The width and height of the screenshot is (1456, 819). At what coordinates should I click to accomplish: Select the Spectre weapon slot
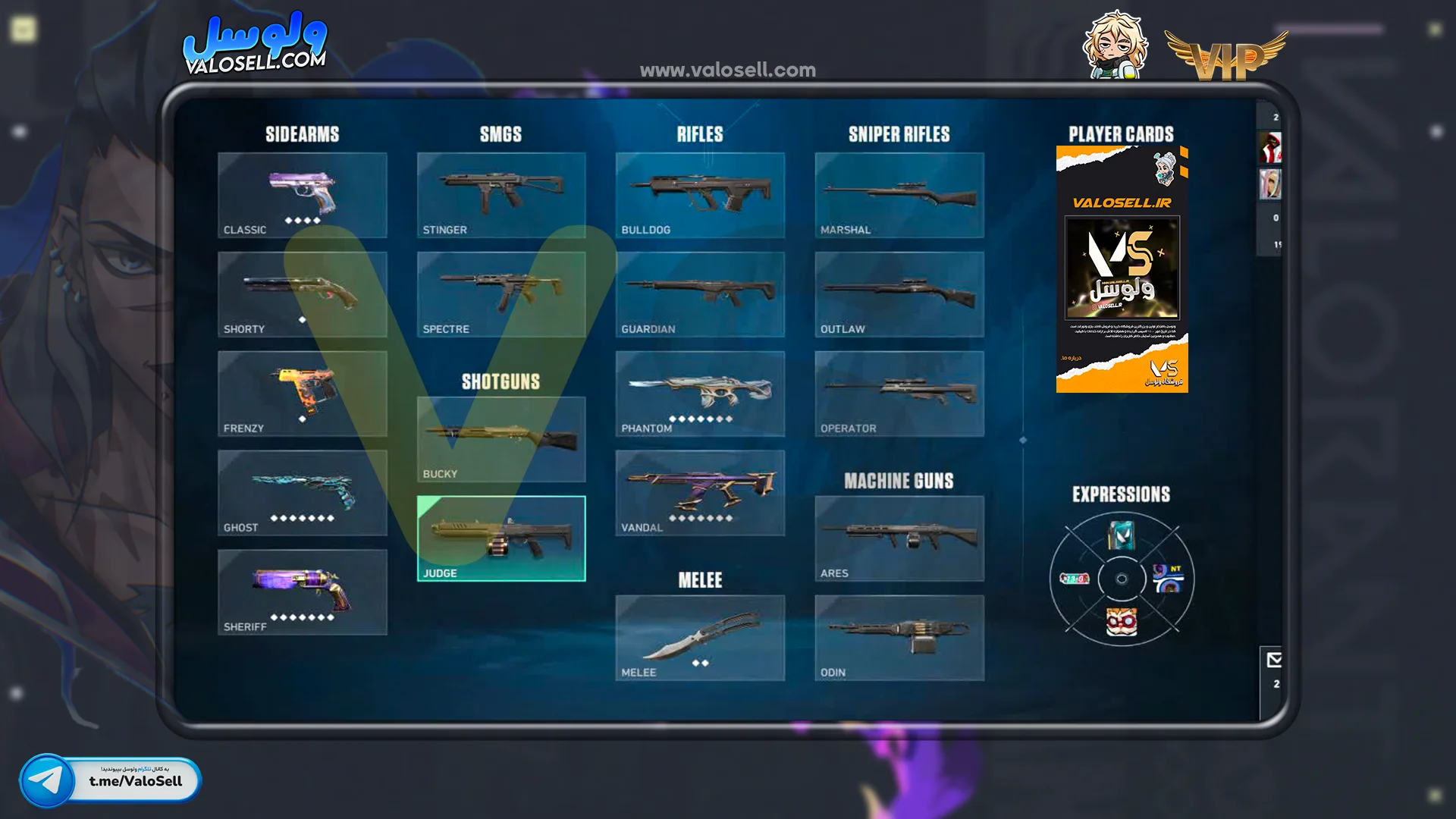pyautogui.click(x=500, y=294)
